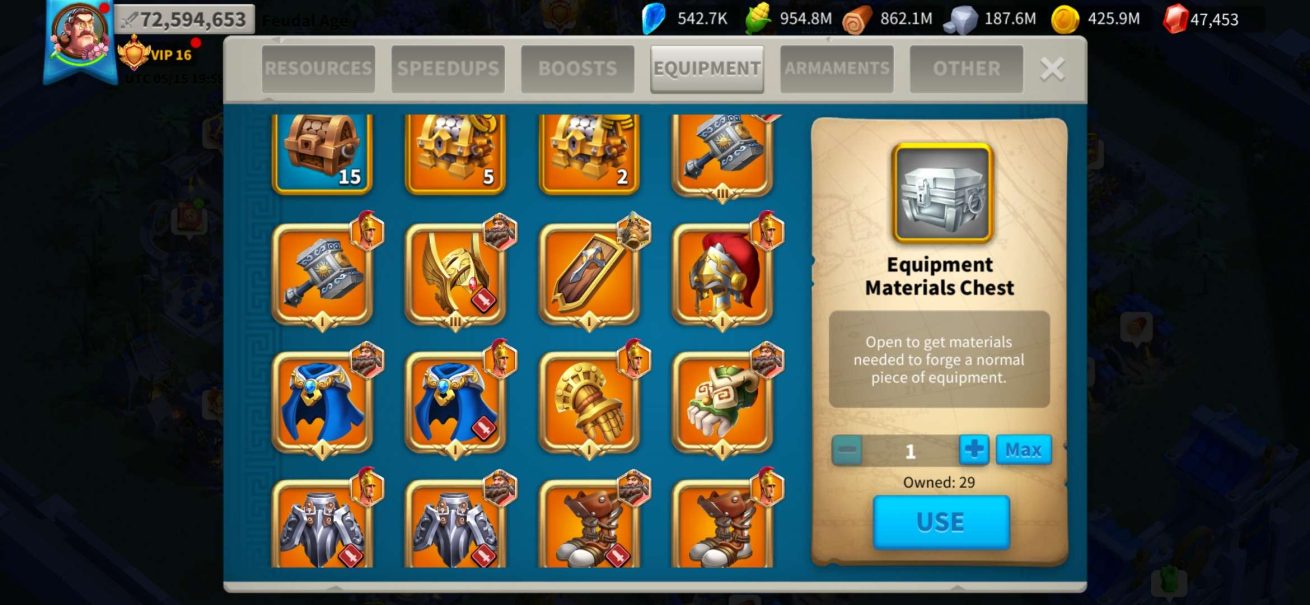The height and width of the screenshot is (605, 1310).
Task: Switch to the Other tab
Action: [966, 69]
